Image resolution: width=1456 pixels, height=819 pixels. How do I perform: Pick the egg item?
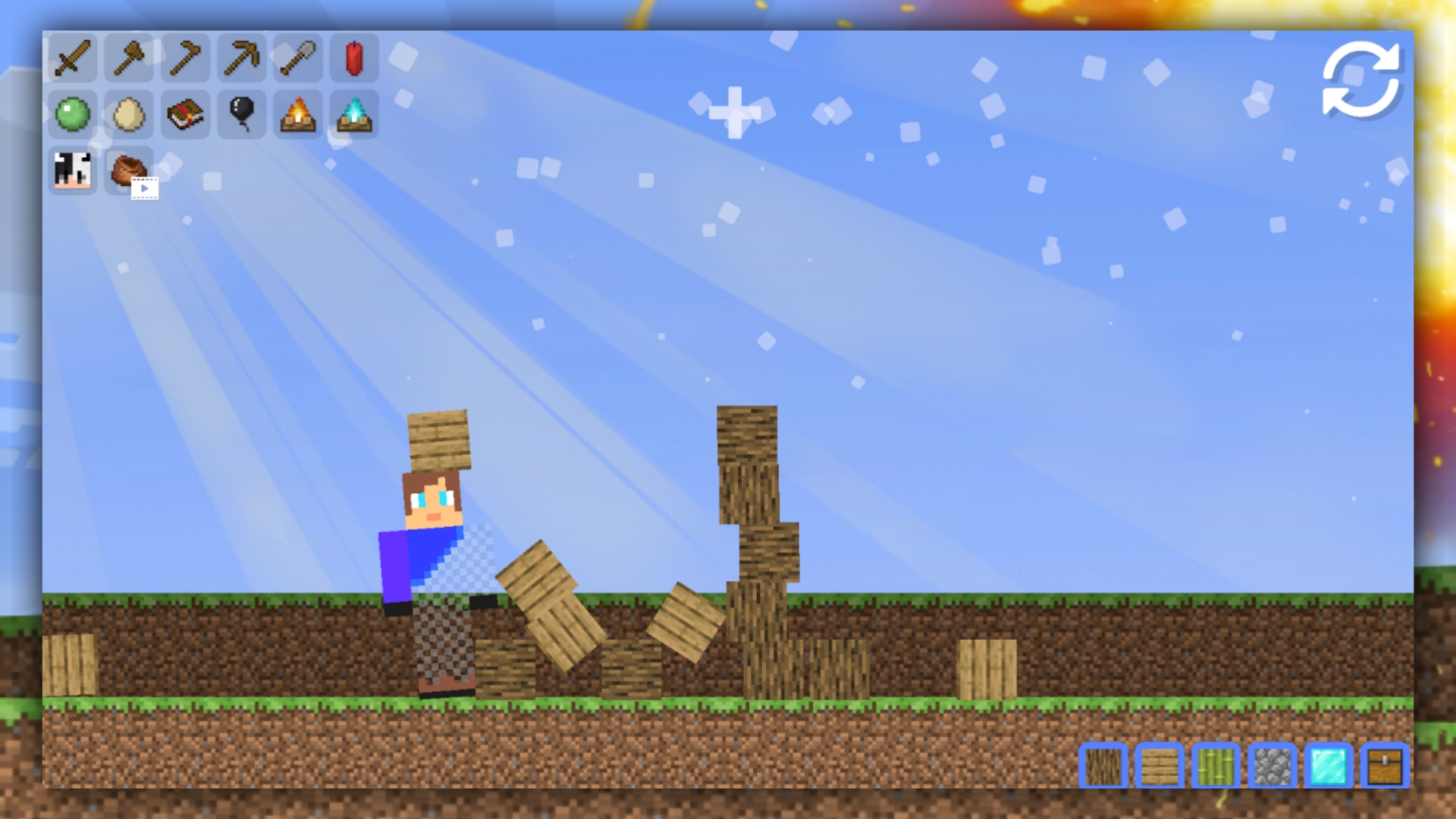coord(128,115)
